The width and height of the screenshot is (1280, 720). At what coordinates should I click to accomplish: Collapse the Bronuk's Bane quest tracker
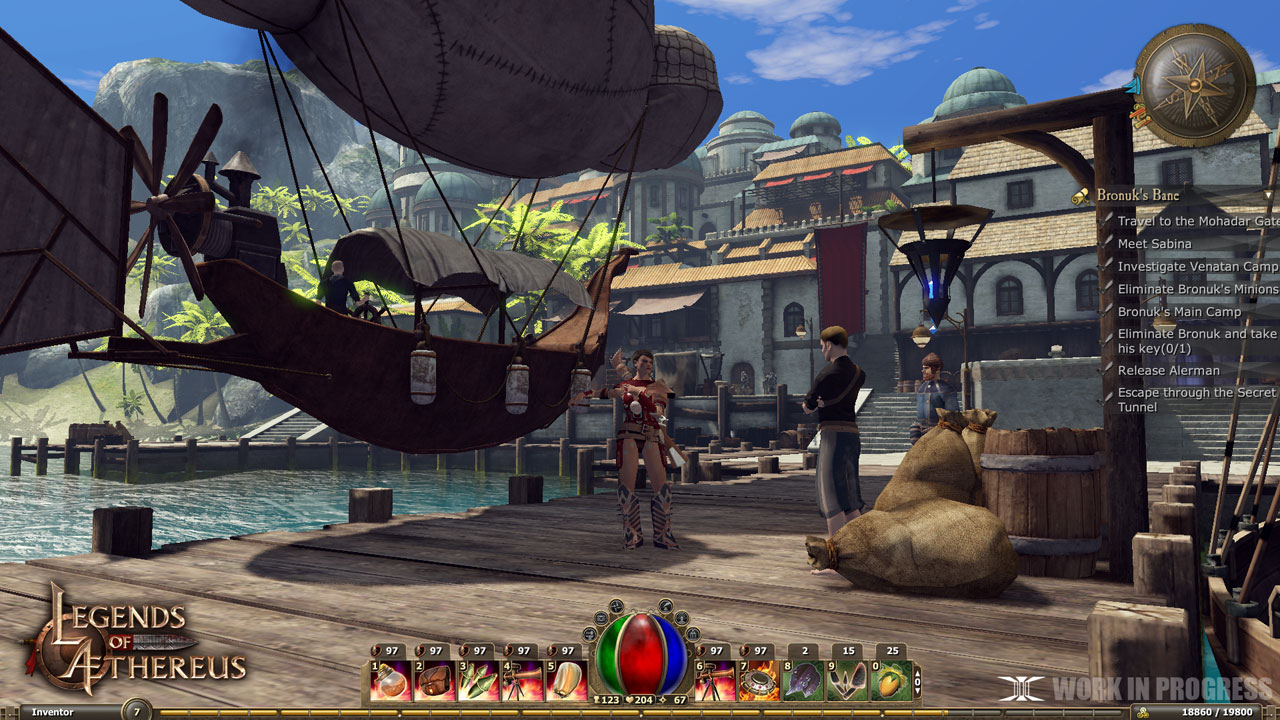click(1268, 194)
